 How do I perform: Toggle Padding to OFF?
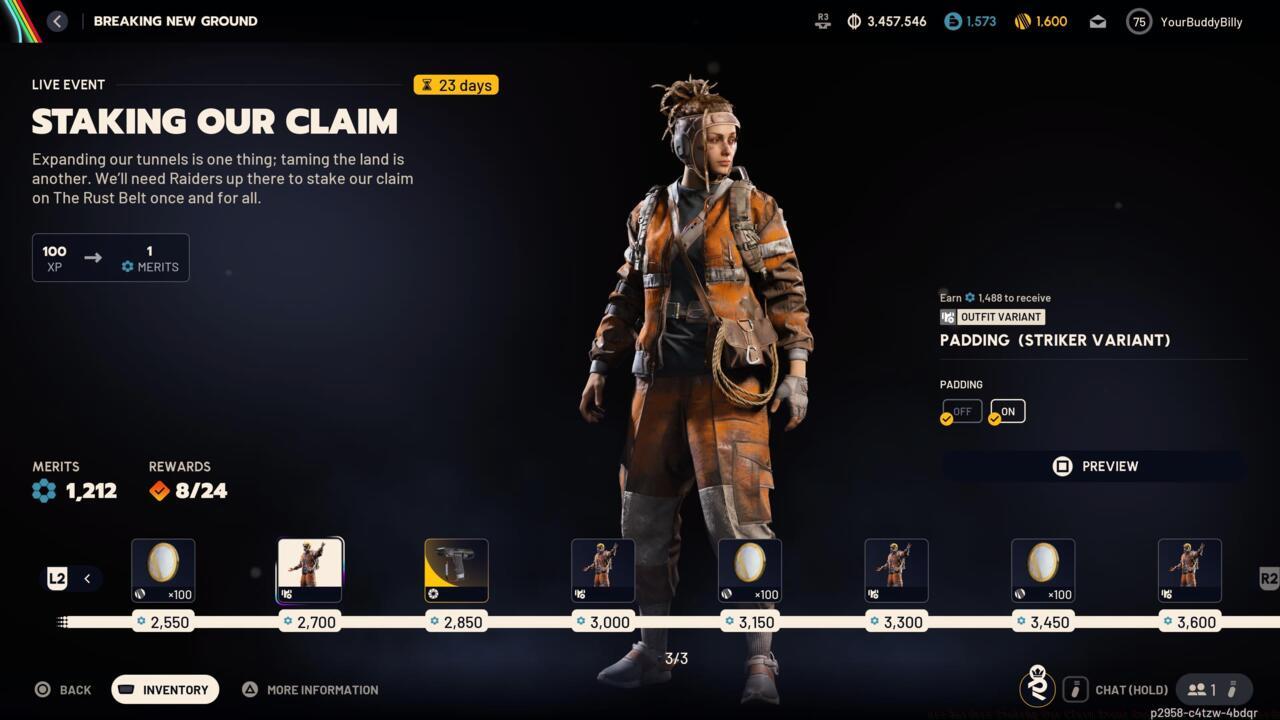(961, 410)
